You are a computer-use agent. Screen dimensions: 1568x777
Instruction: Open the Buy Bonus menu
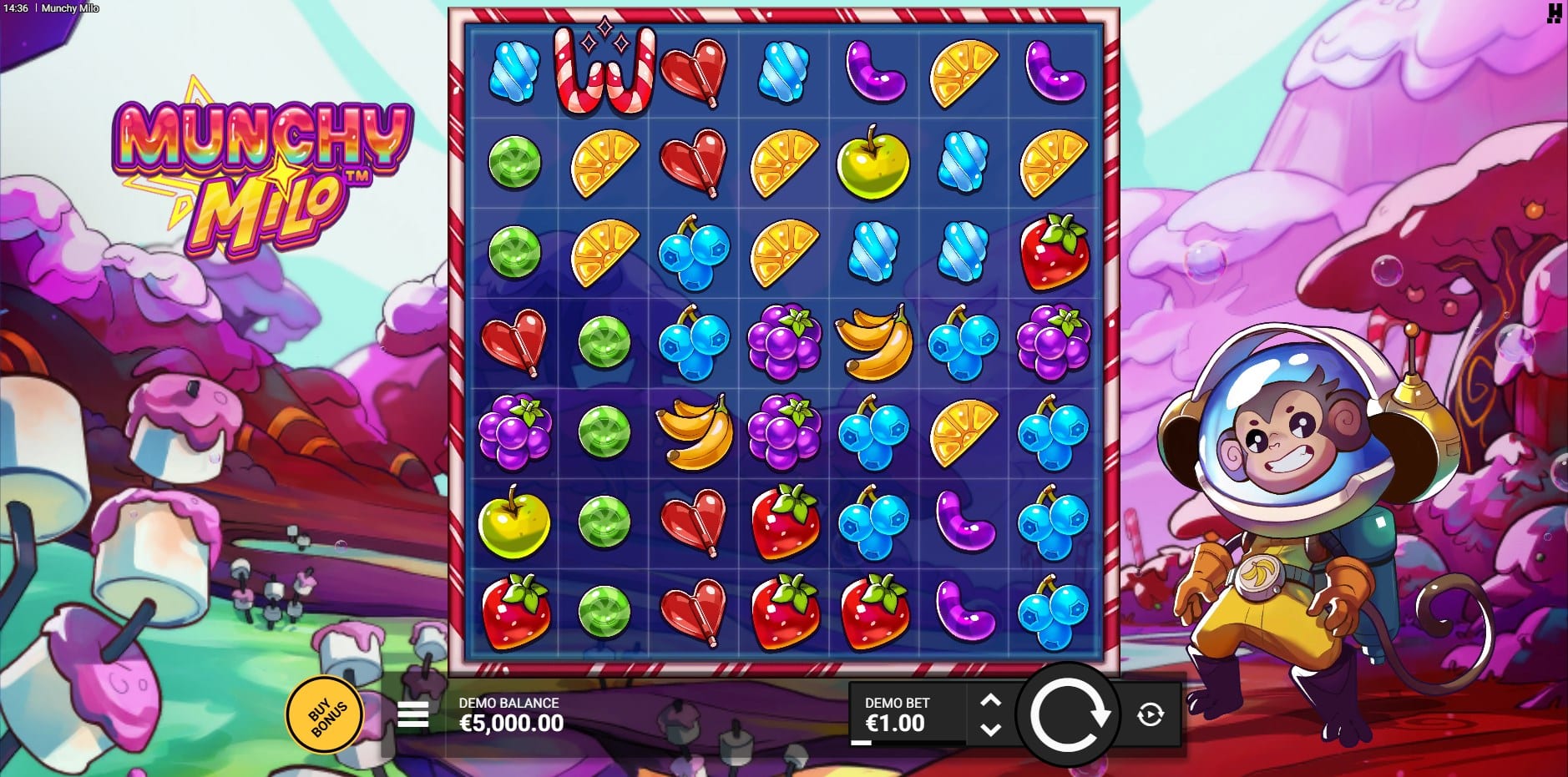coord(325,714)
